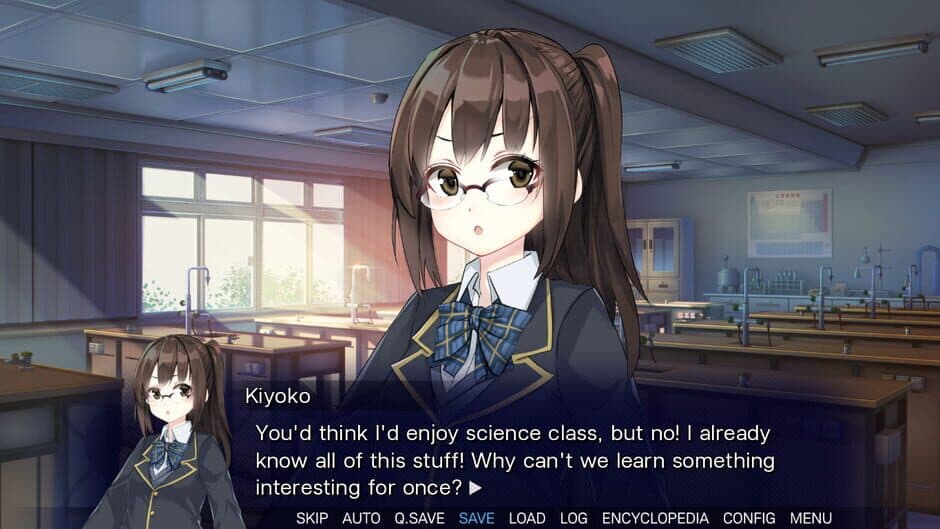Open the MENU

coord(811,518)
